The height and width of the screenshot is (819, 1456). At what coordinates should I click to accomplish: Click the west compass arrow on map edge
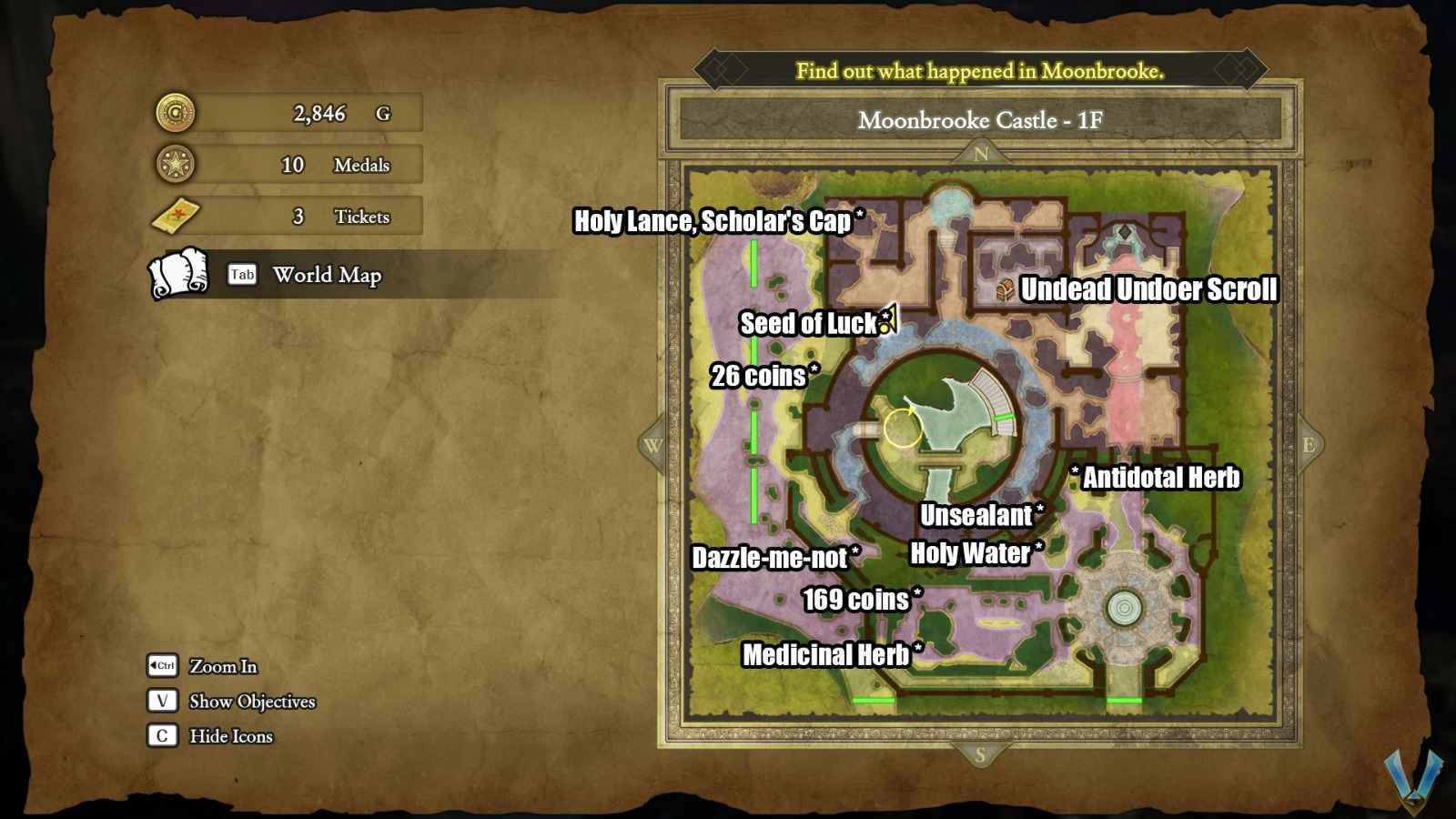coord(653,447)
